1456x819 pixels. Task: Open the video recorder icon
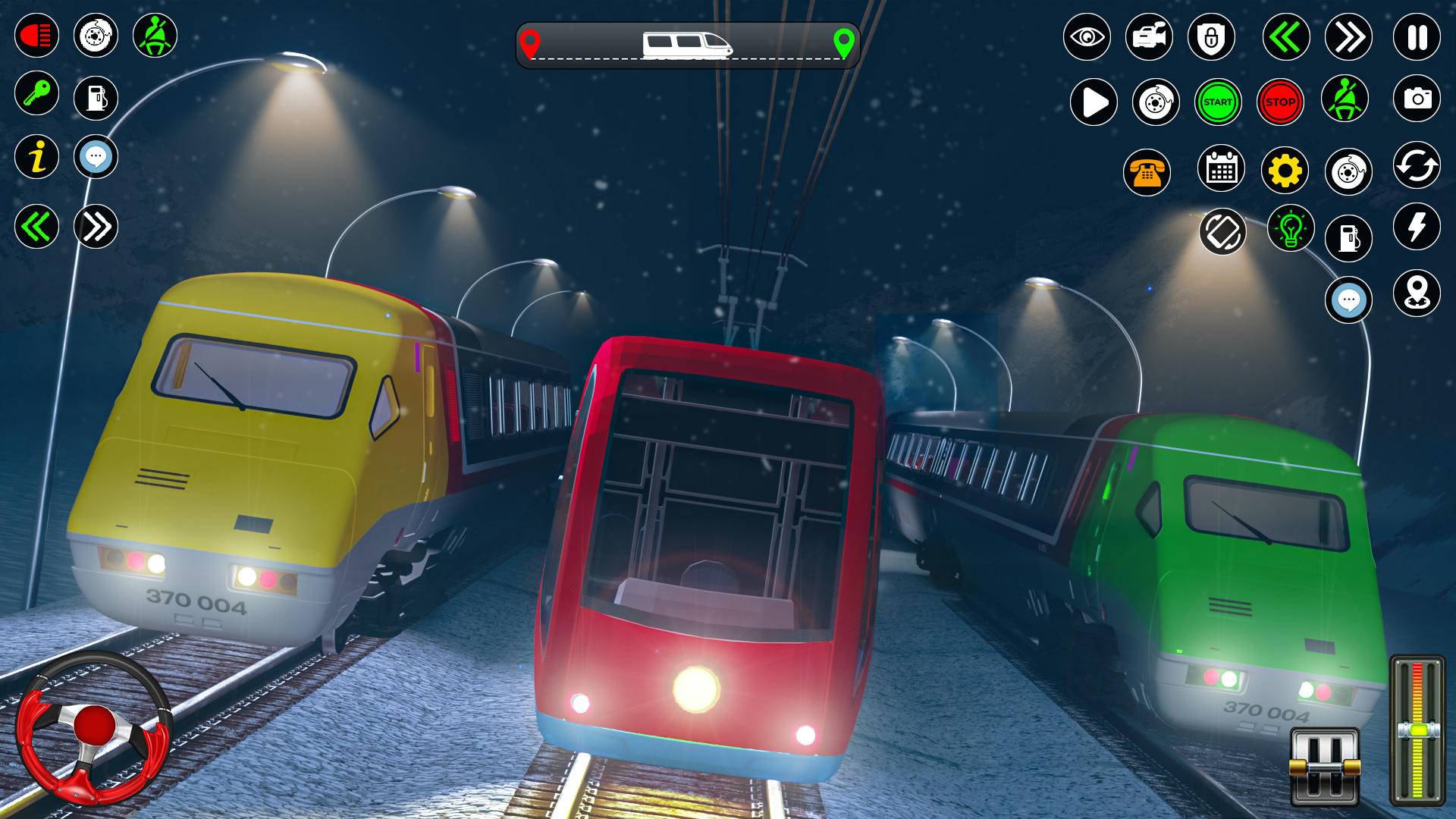(1149, 36)
